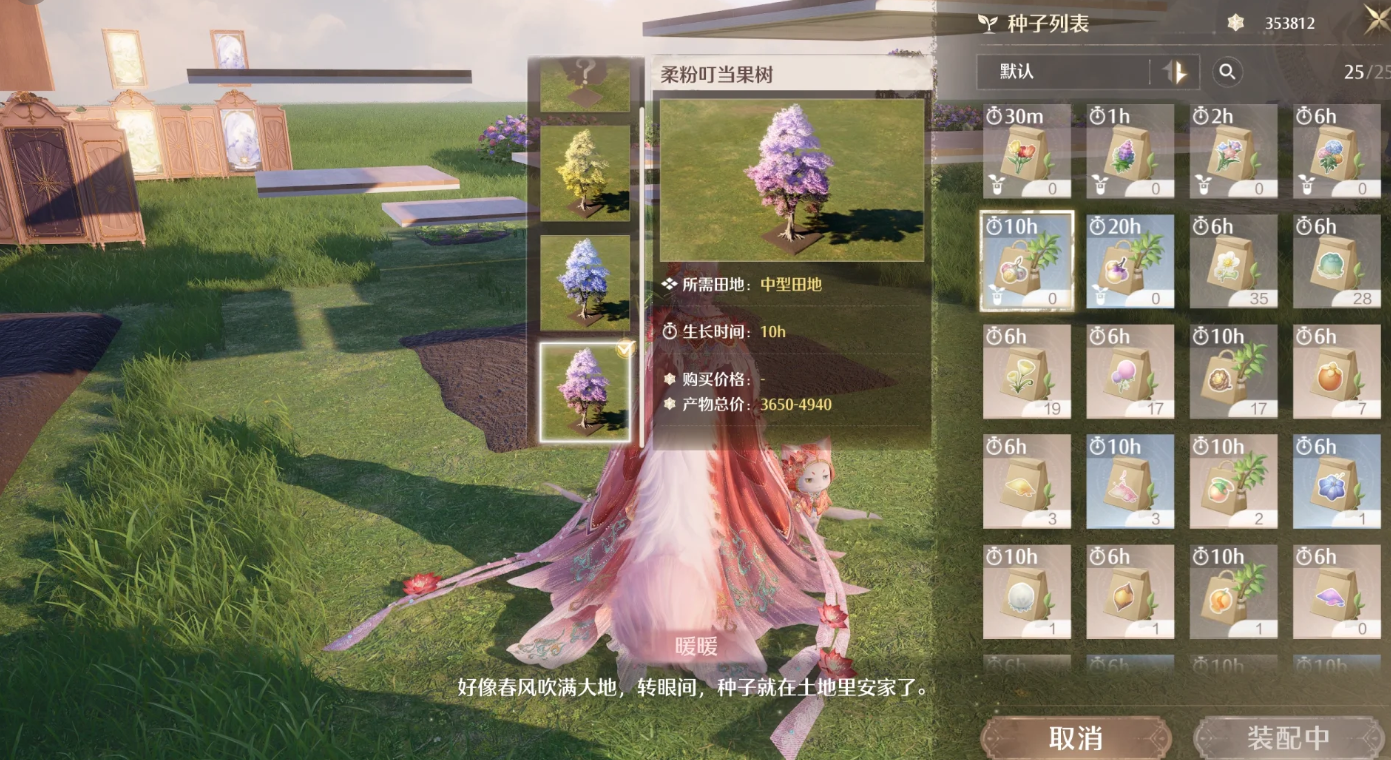The width and height of the screenshot is (1391, 760).
Task: Choose the 1h purple flower seed bag
Action: [x=1130, y=152]
